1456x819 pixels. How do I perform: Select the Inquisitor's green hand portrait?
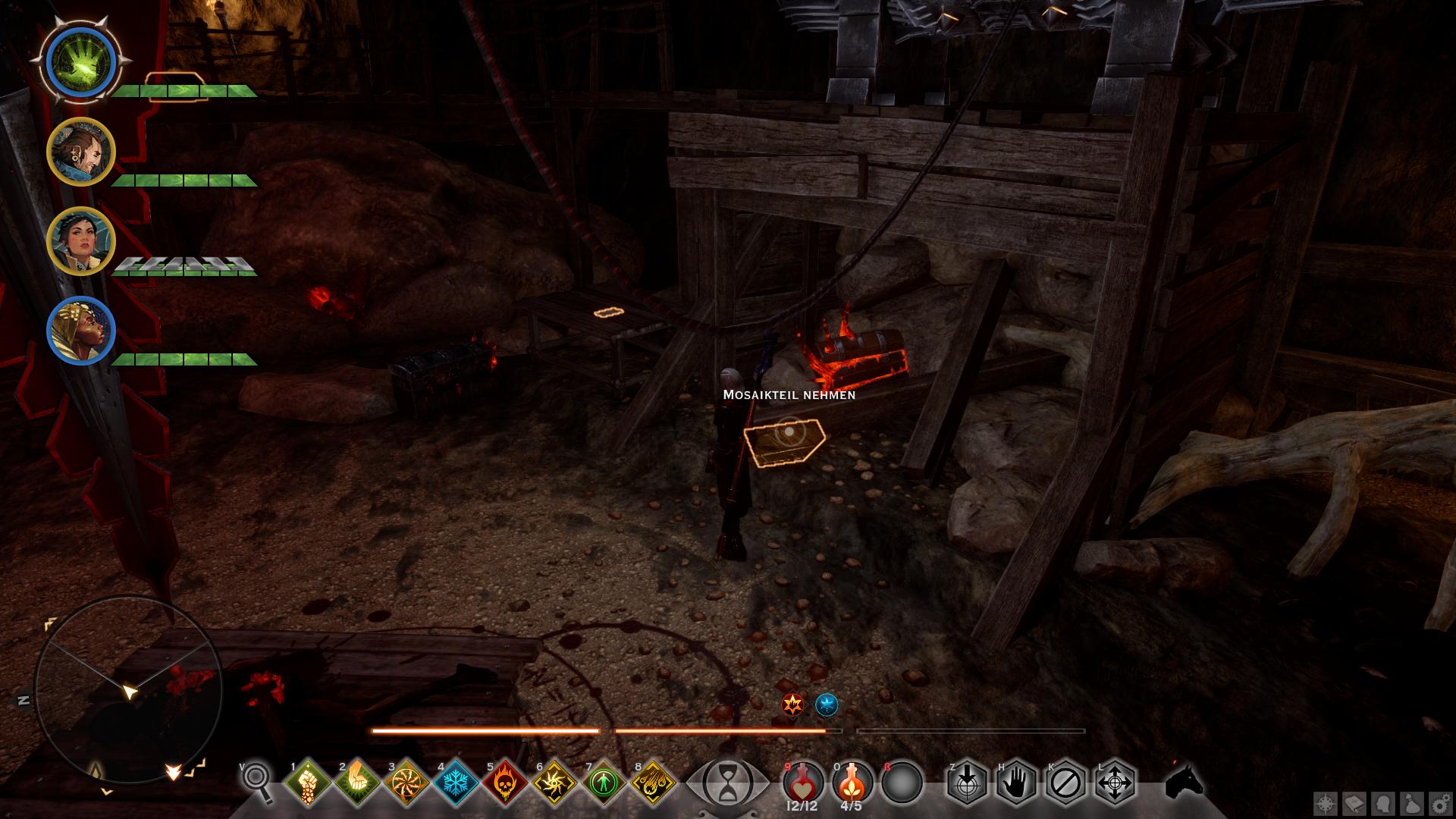[80, 62]
